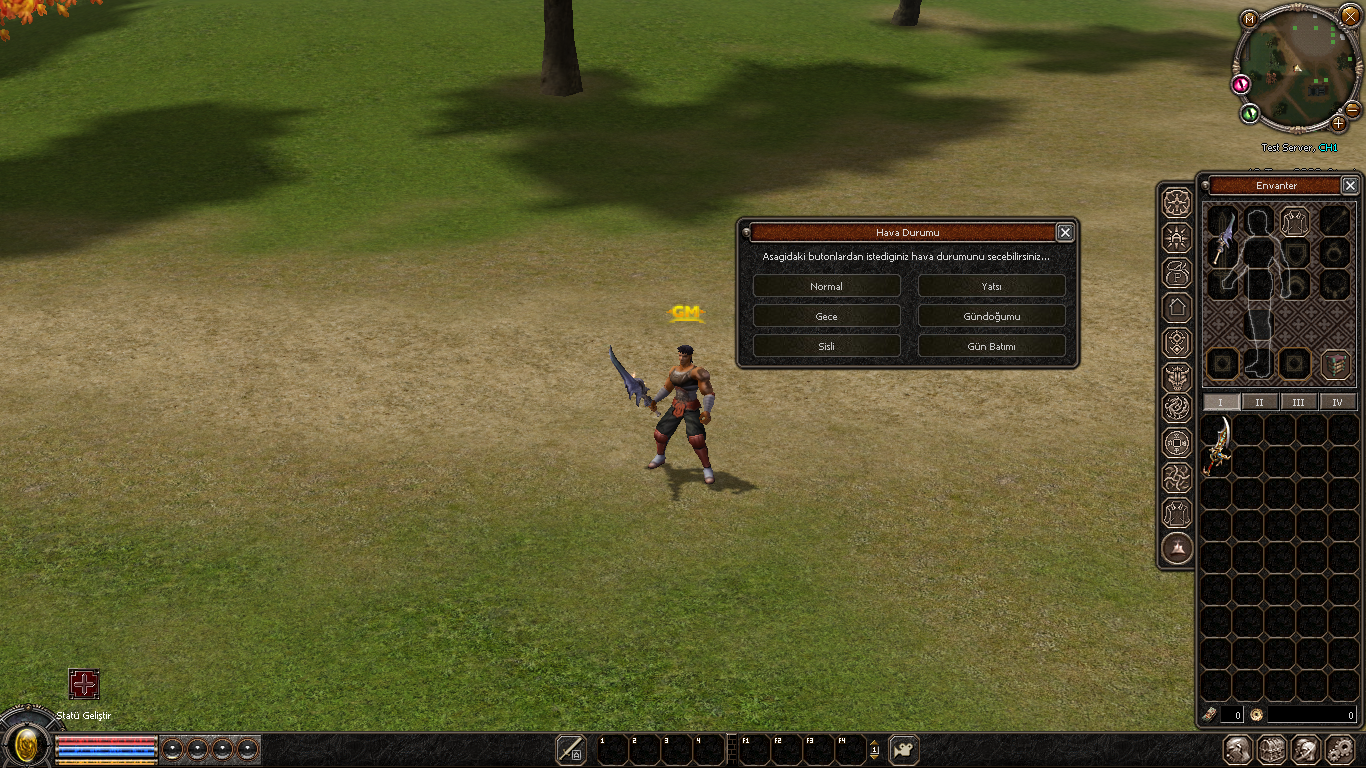
Task: Click the red Statü Geliştir plus icon
Action: [84, 684]
